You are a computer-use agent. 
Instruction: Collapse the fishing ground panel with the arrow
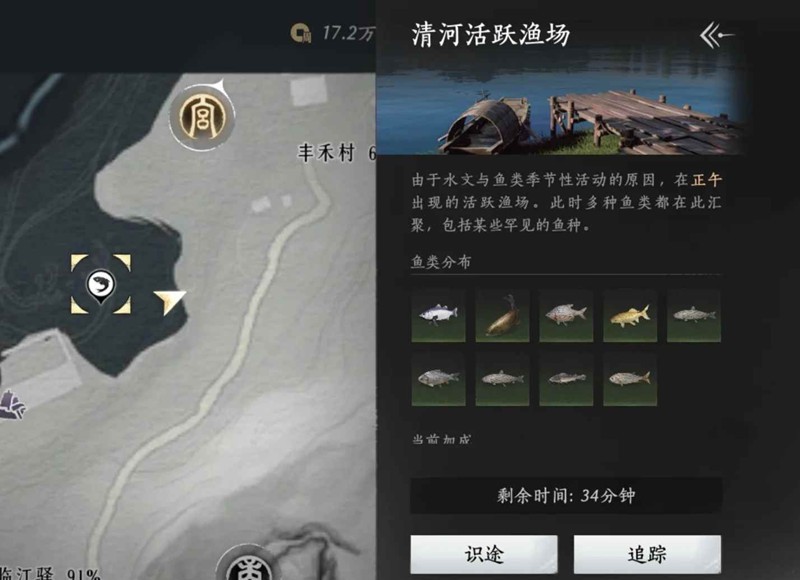(717, 36)
